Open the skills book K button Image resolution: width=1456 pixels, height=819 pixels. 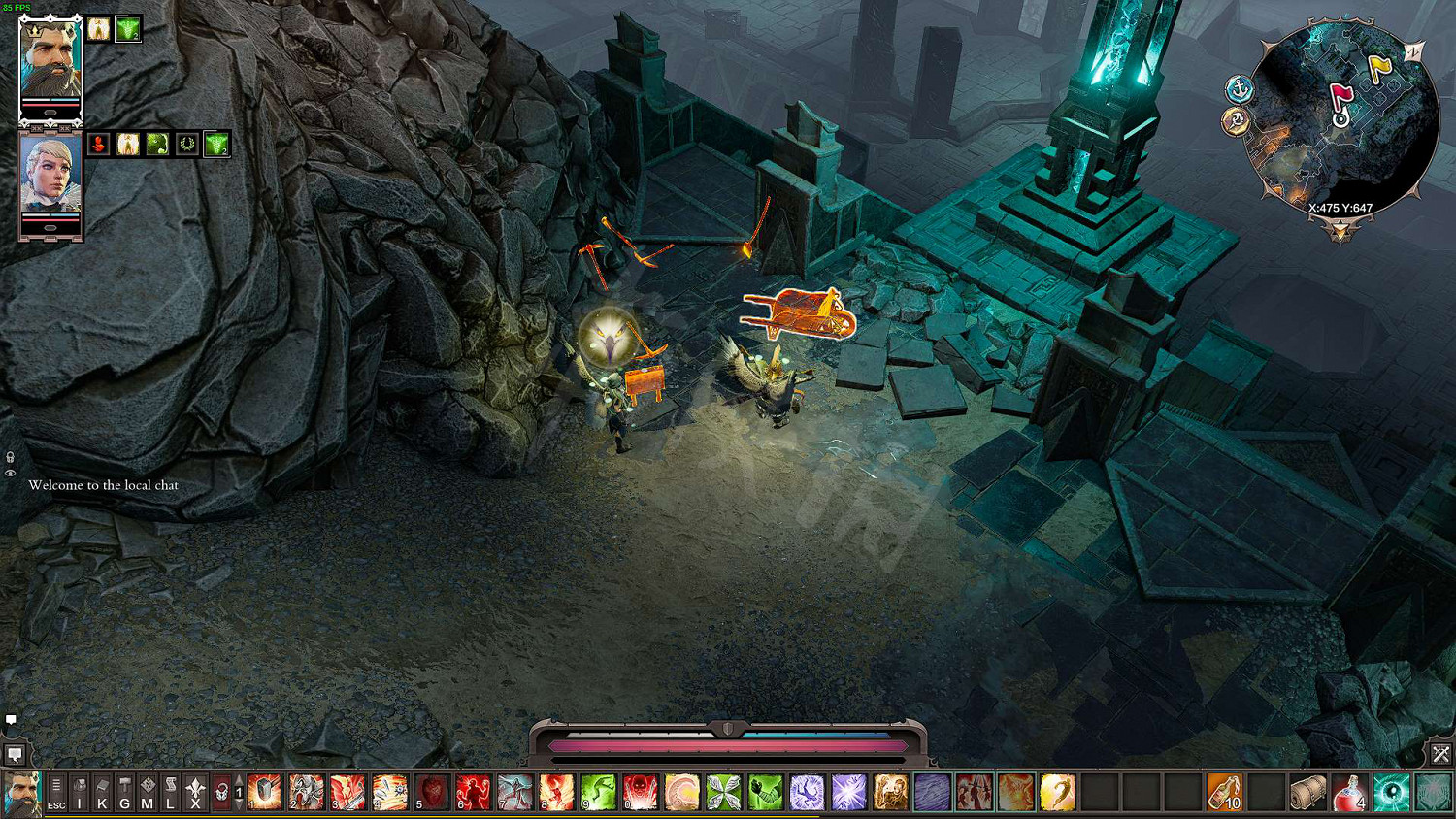click(x=102, y=793)
